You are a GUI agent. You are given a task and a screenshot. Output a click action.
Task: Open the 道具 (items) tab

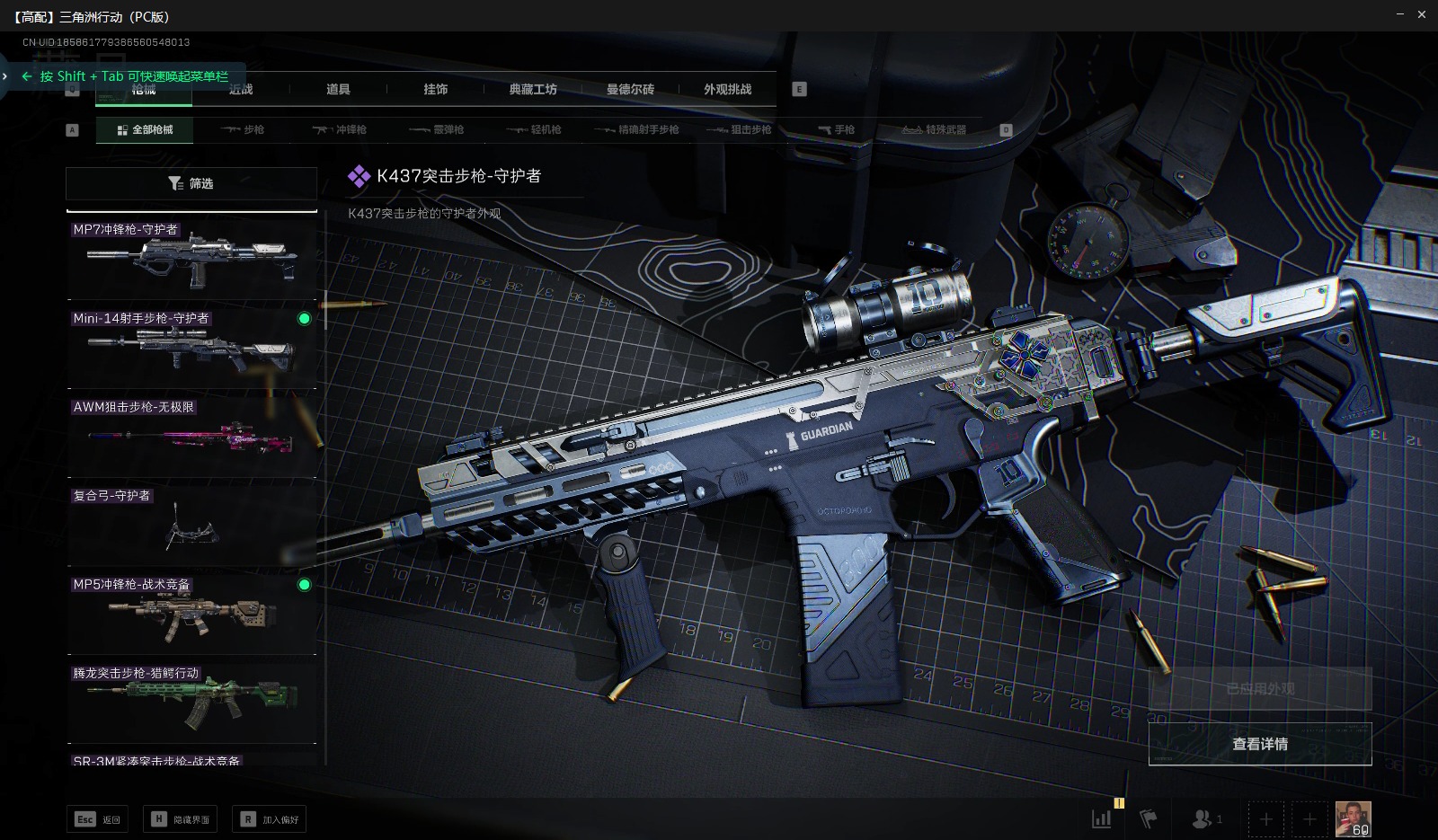(x=338, y=89)
